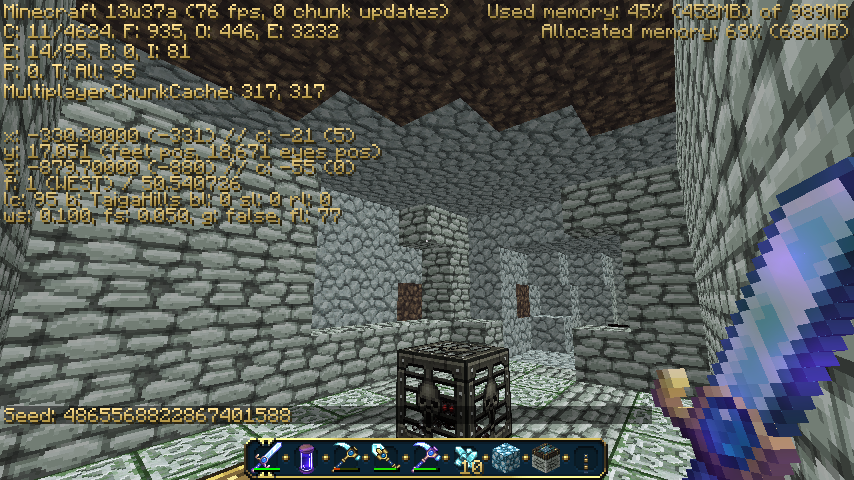This screenshot has height=480, width=854.
Task: Select the purple potion jar slot
Action: (307, 458)
